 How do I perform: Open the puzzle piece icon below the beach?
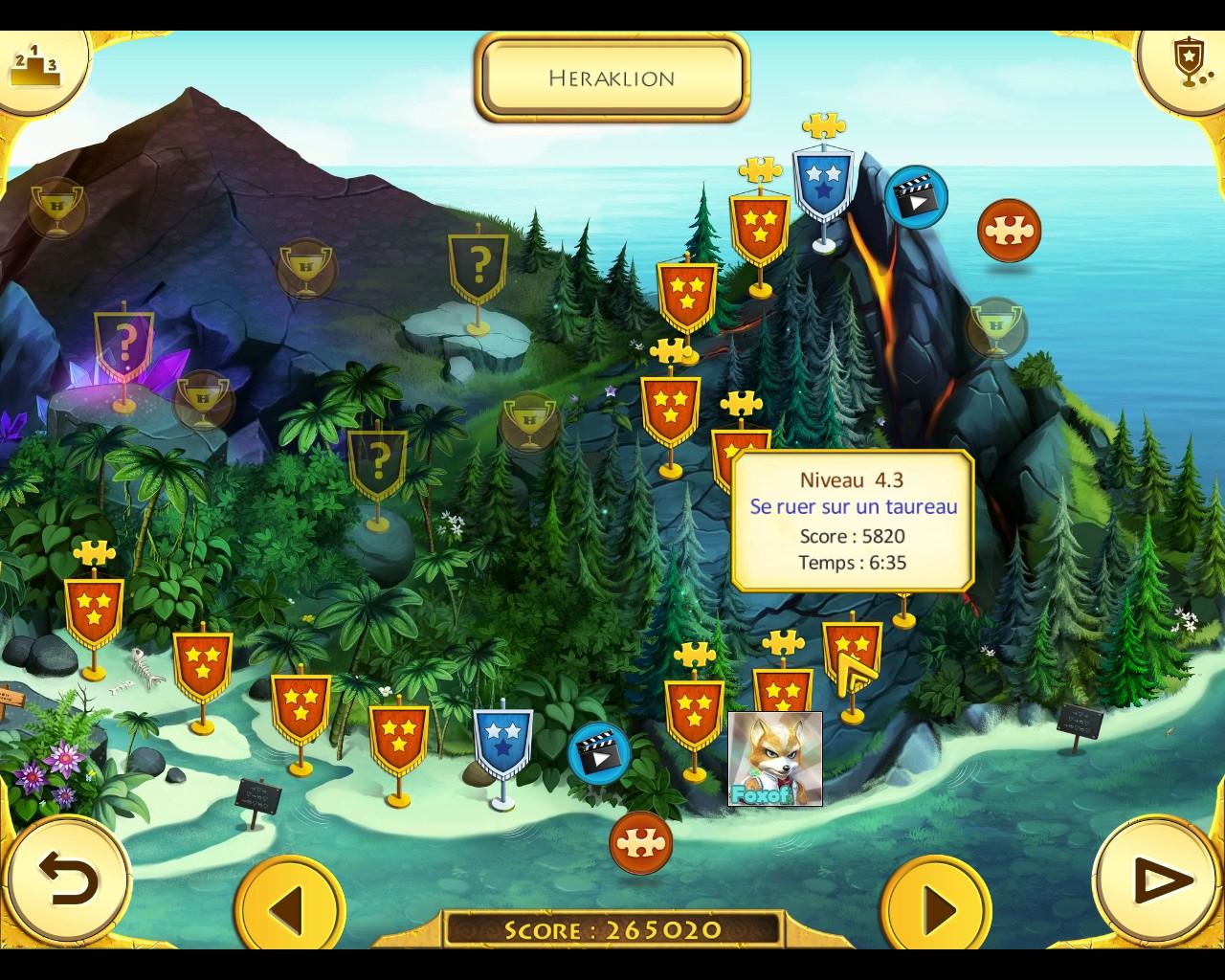(640, 842)
